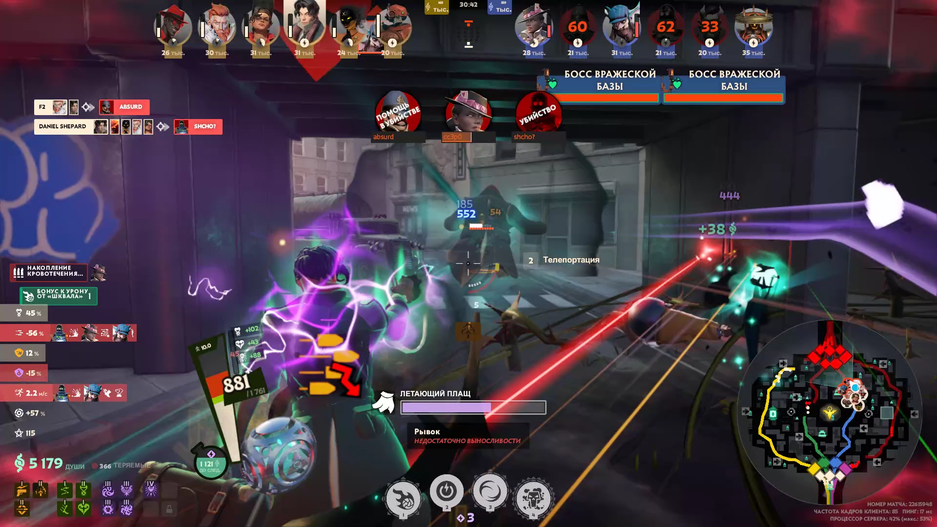Activate the bull-head ultimate ability icon
This screenshot has height=527, width=937.
click(x=533, y=497)
